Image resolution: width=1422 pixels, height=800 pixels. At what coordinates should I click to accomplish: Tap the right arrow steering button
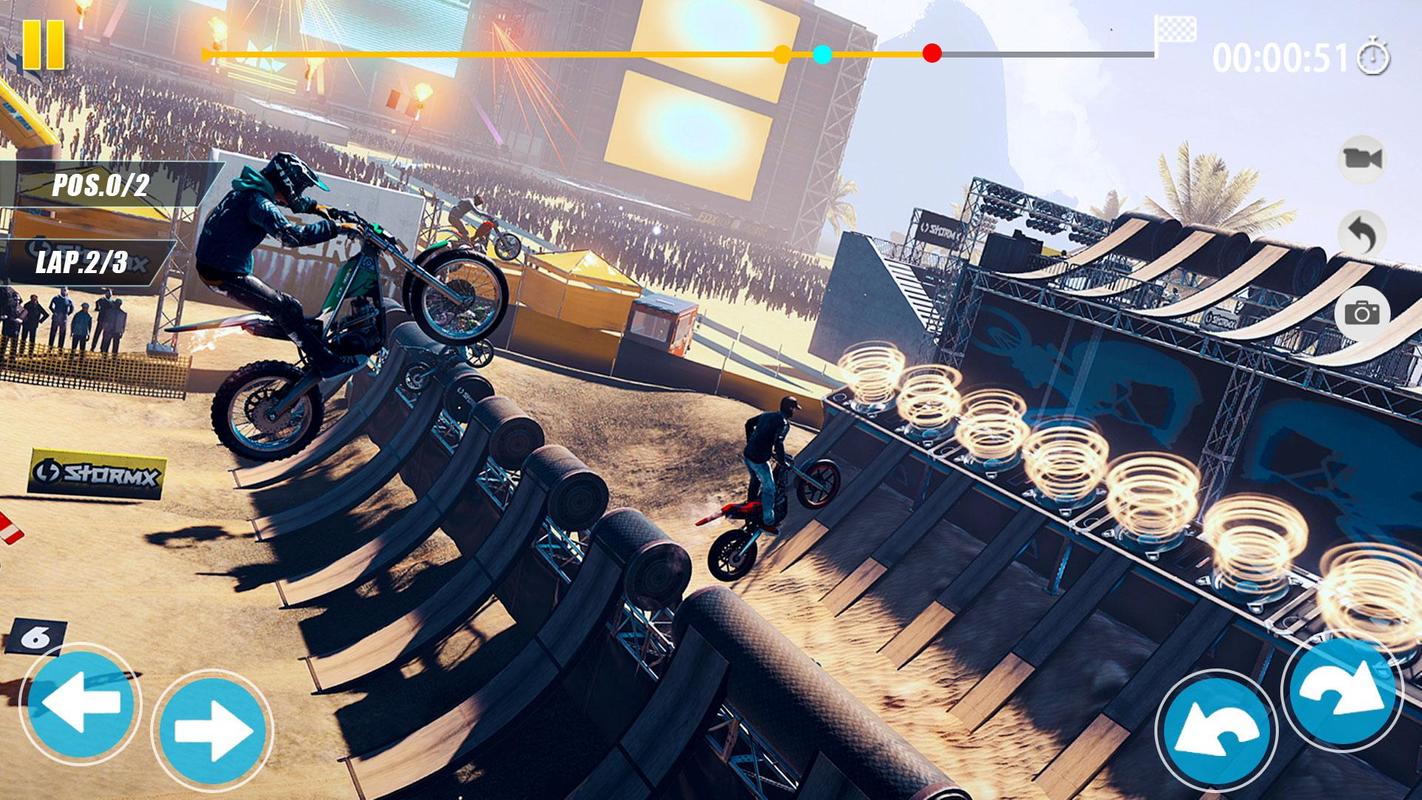point(212,730)
